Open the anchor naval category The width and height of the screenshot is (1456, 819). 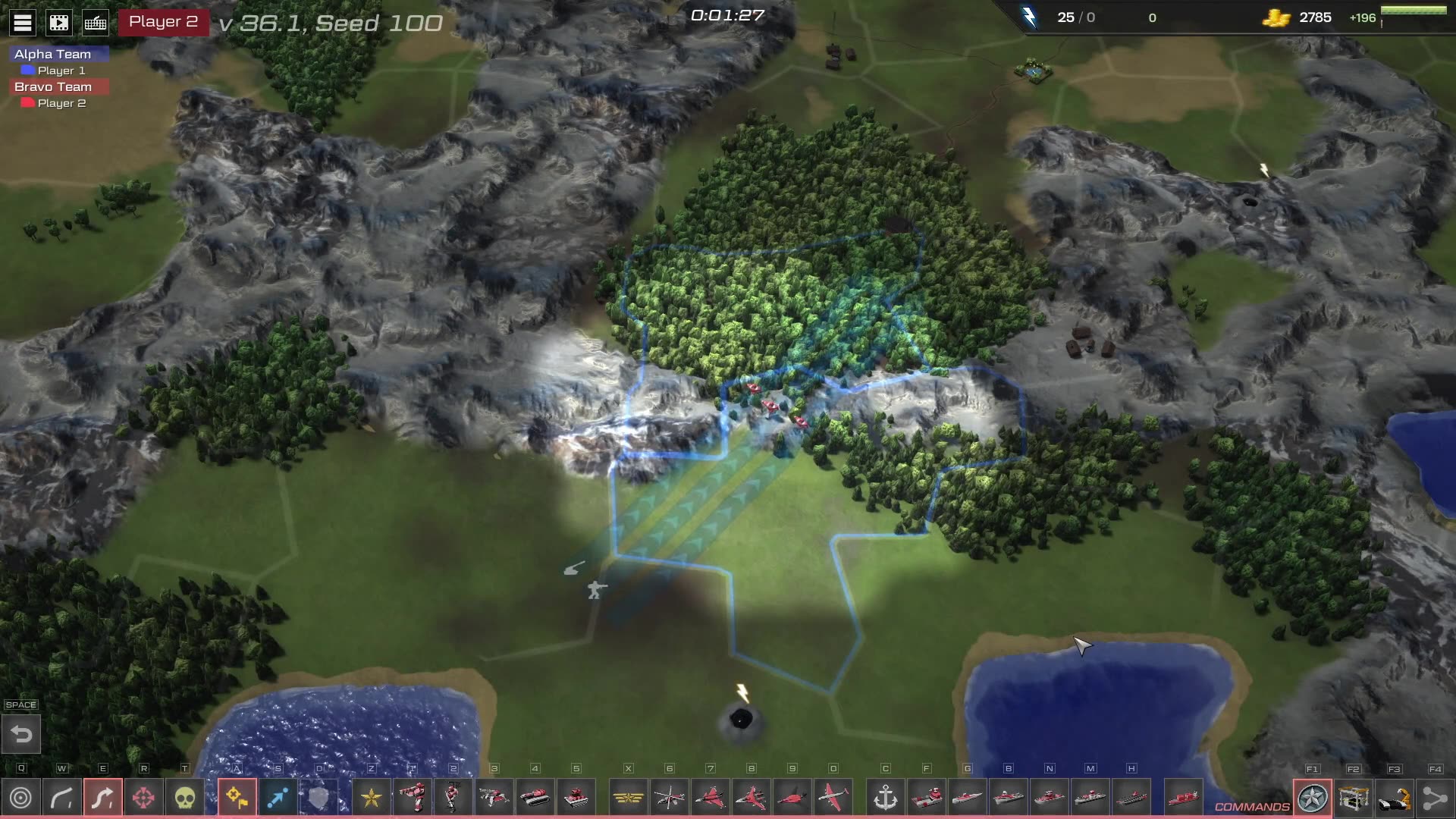[886, 798]
